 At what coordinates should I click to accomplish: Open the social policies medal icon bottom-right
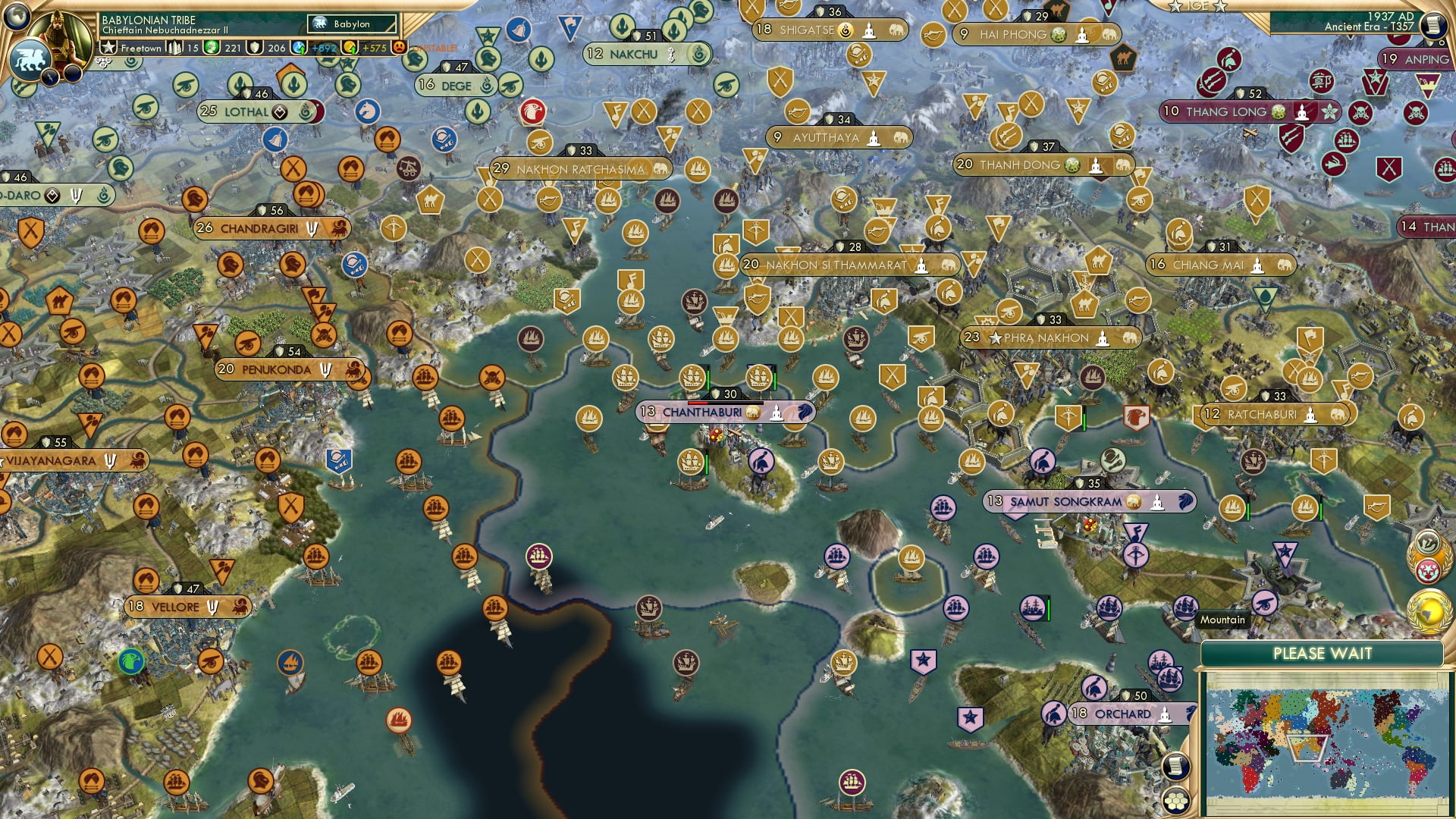click(x=1429, y=570)
